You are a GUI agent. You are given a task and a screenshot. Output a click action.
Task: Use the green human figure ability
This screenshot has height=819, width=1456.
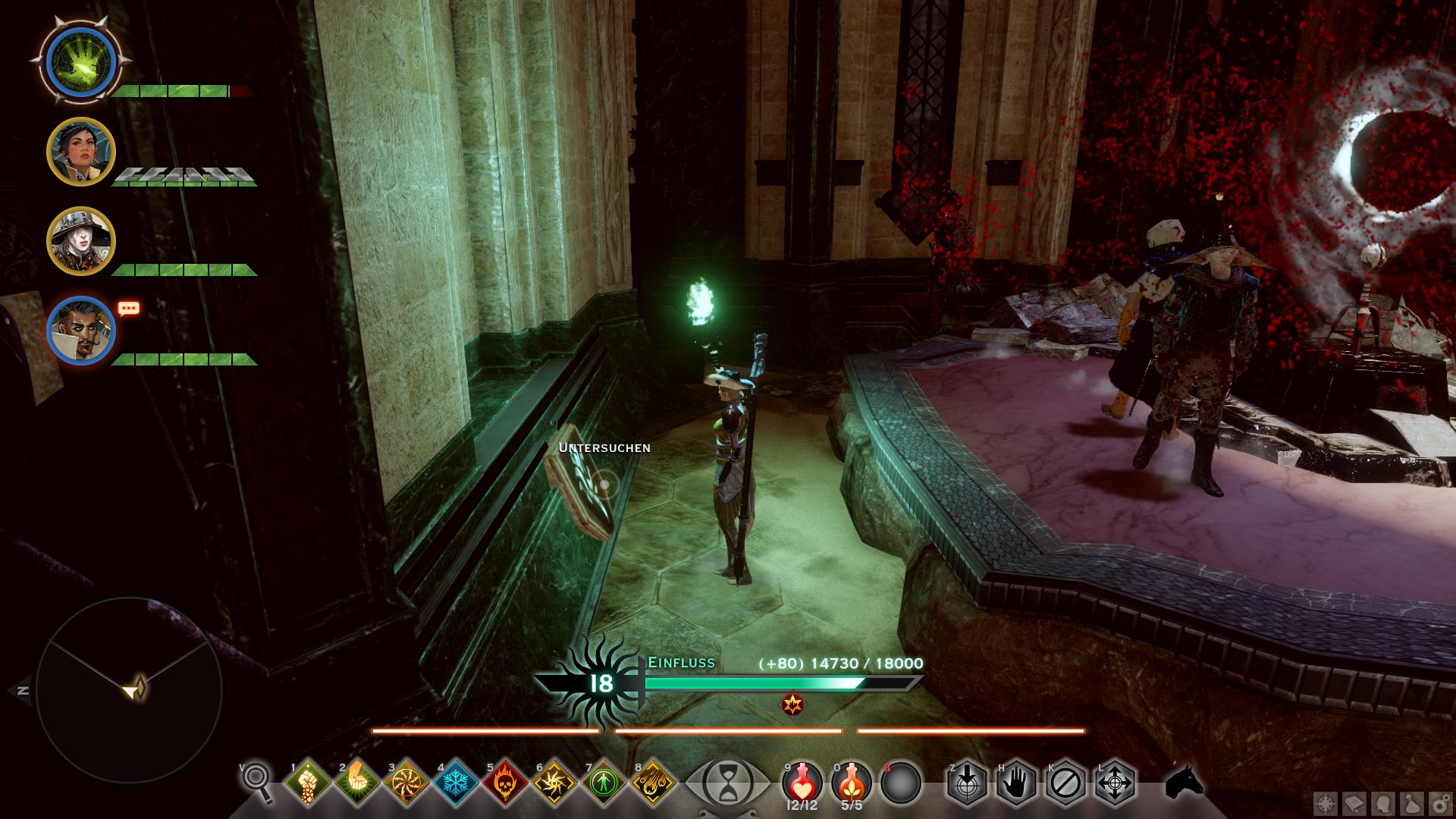tap(604, 783)
